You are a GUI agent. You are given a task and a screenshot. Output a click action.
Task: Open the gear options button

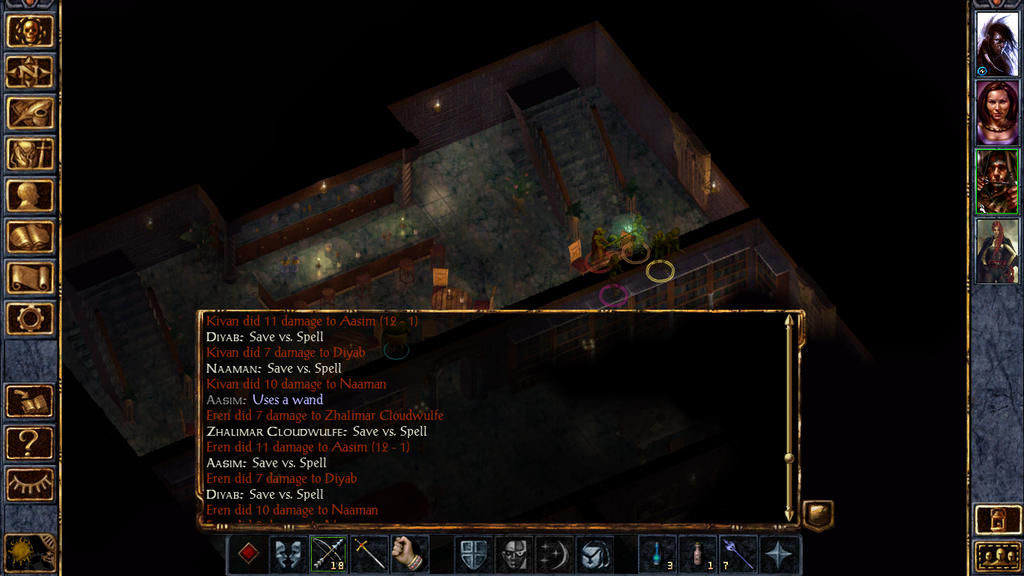pos(30,319)
